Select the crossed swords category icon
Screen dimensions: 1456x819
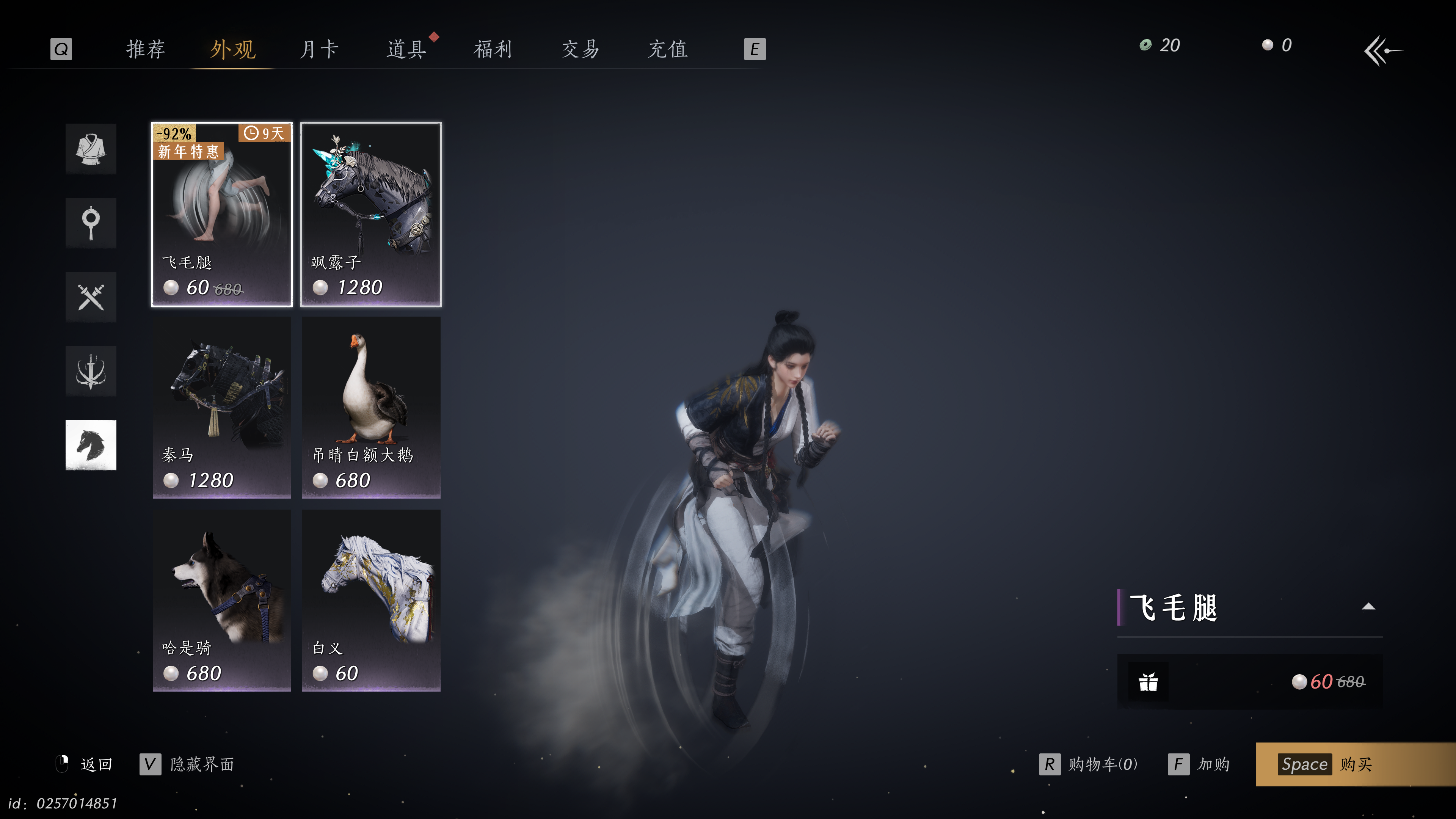pos(91,297)
